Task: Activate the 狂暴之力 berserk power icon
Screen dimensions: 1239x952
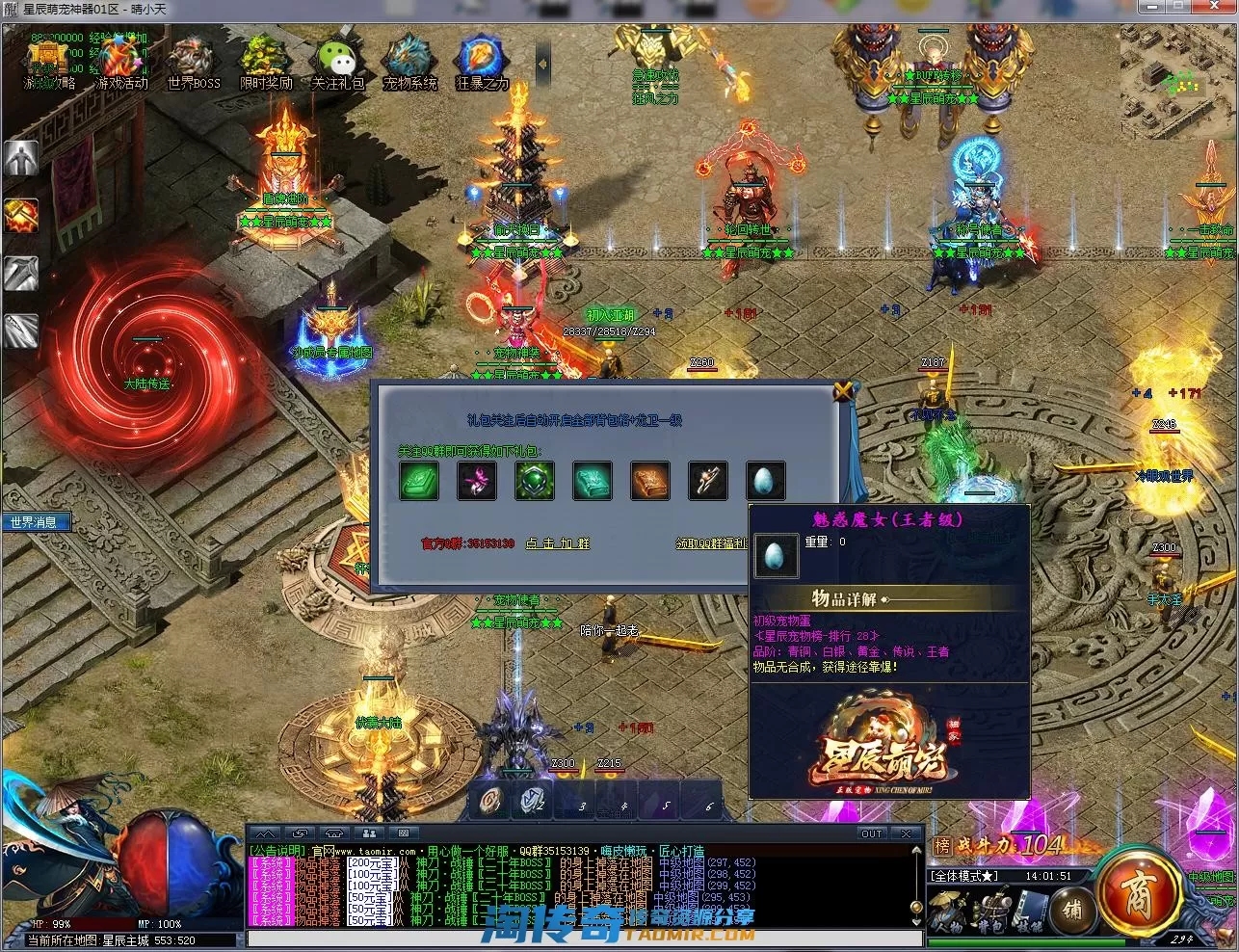Action: (482, 62)
